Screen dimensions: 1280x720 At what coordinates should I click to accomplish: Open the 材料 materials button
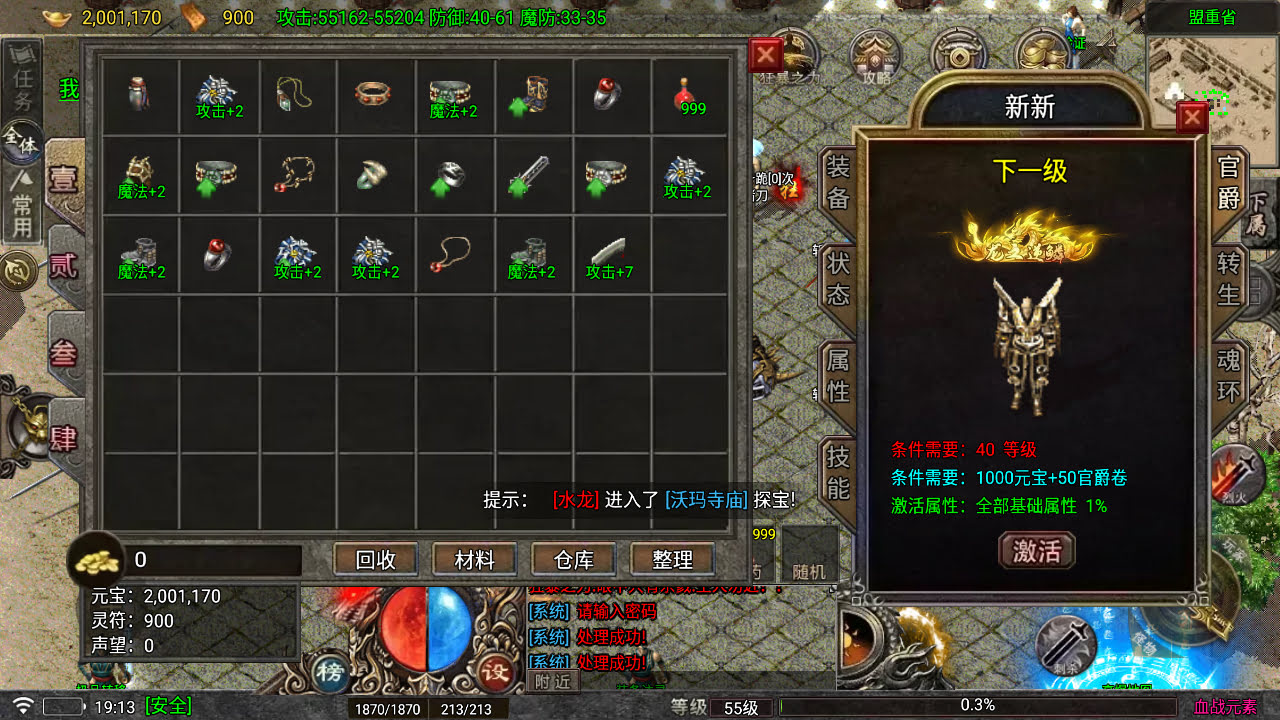coord(474,560)
